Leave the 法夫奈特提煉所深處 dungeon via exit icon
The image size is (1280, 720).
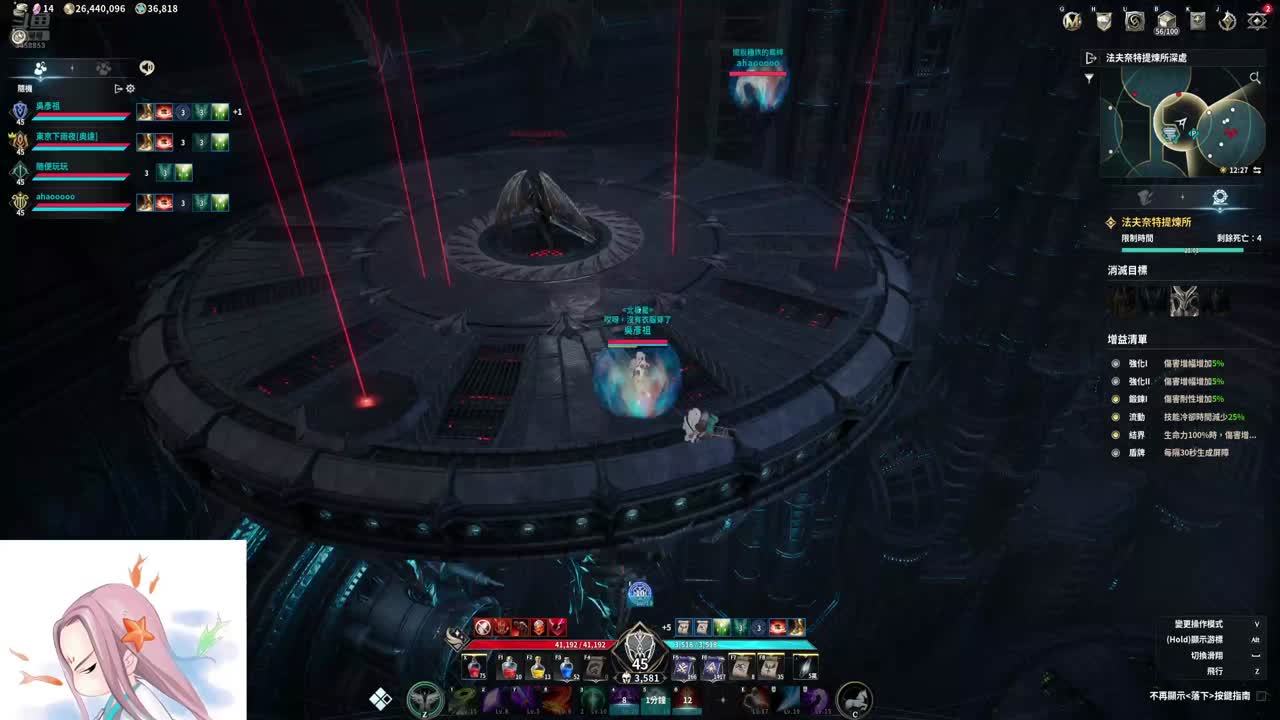(x=1091, y=58)
